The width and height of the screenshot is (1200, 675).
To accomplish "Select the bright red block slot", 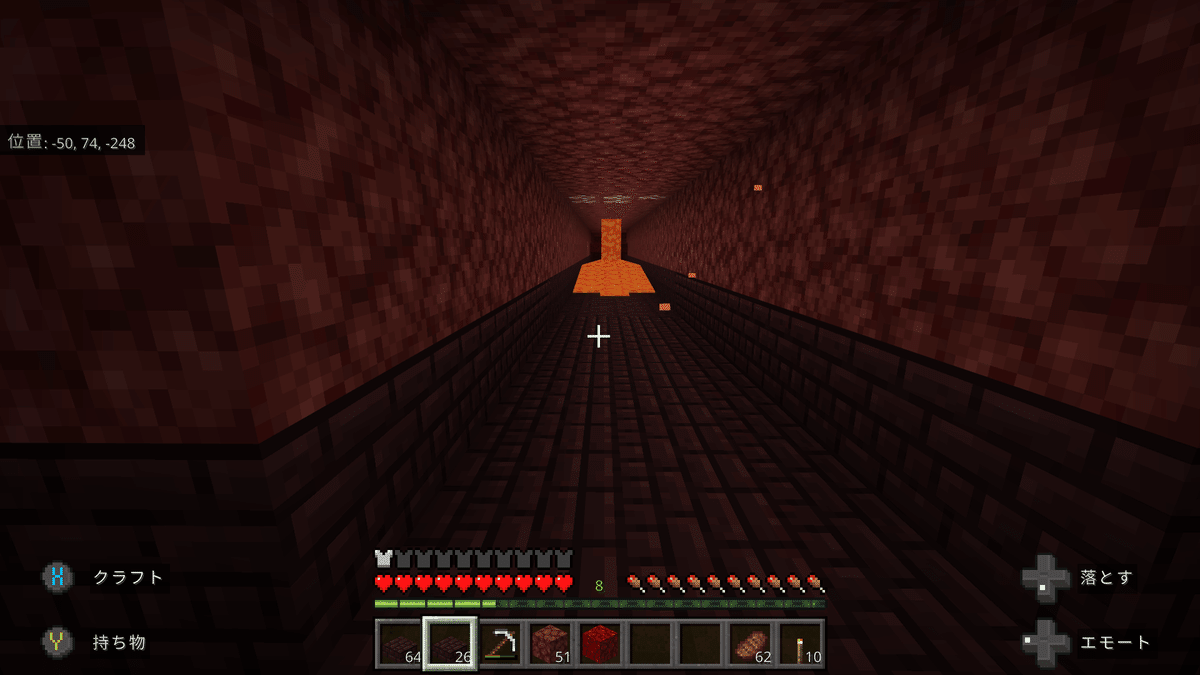I will click(x=599, y=643).
